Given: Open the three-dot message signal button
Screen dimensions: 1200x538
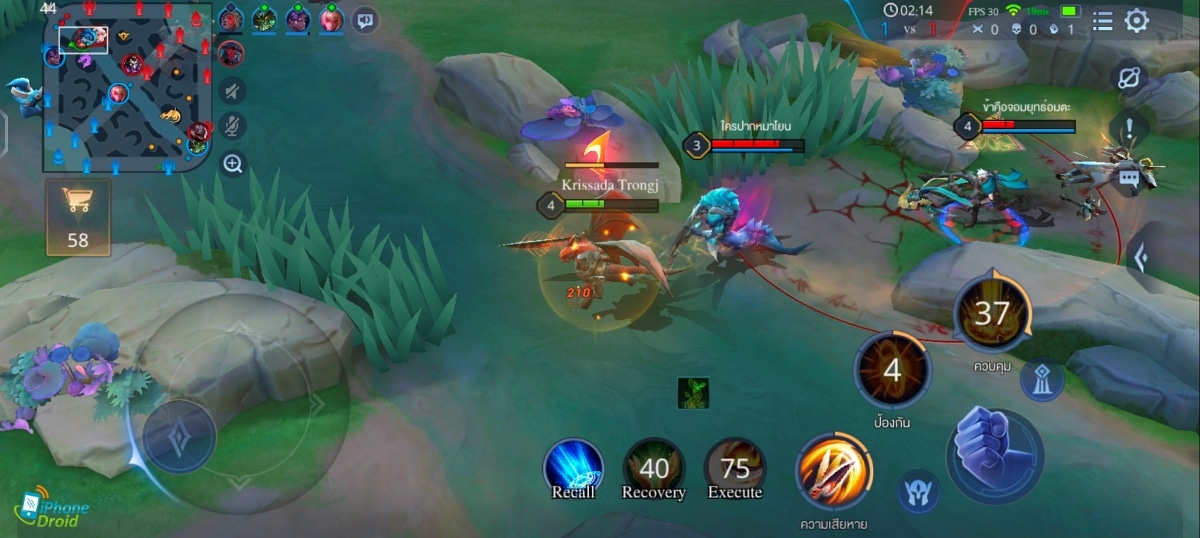Looking at the screenshot, I should click(x=1129, y=178).
